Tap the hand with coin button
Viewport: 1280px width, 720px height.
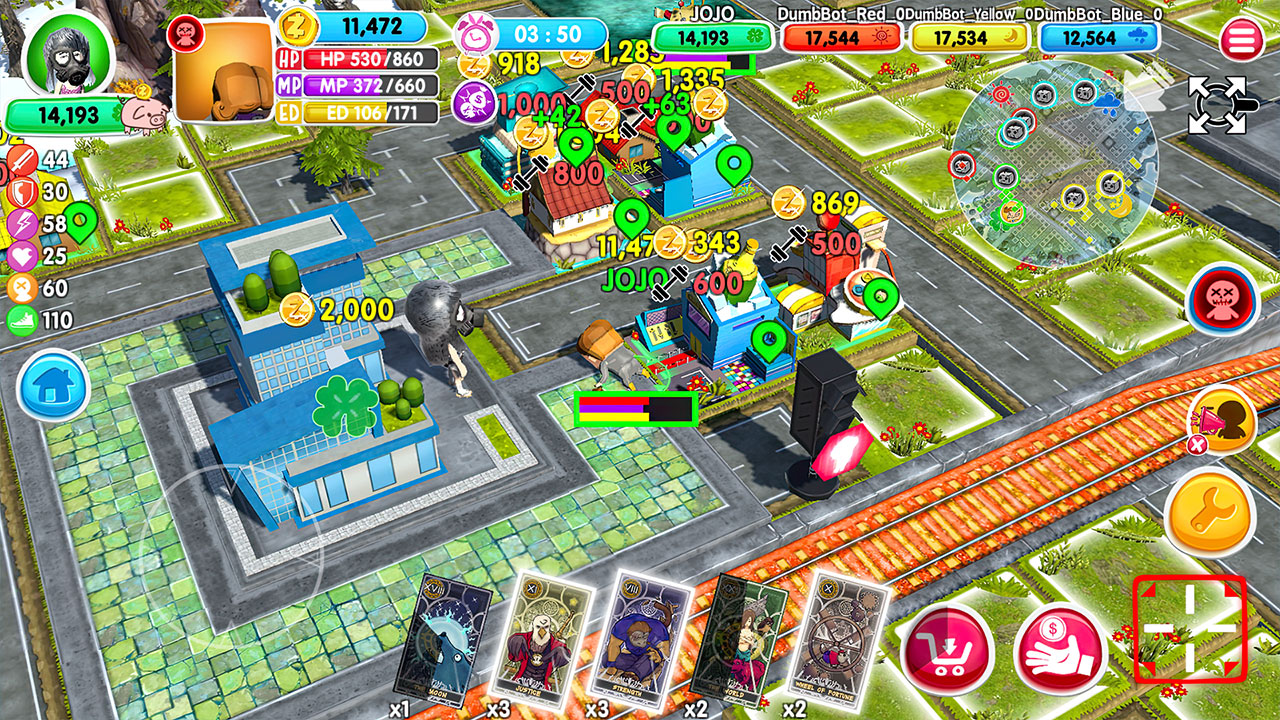click(x=1060, y=650)
